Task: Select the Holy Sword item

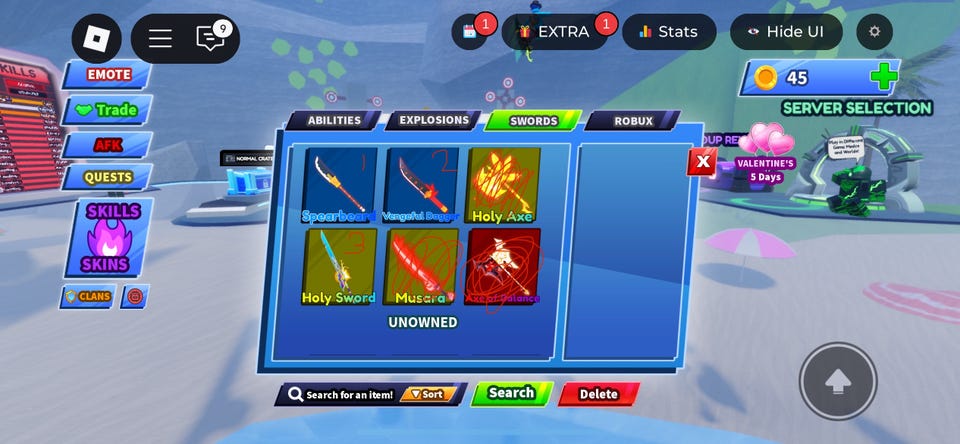Action: (x=340, y=266)
